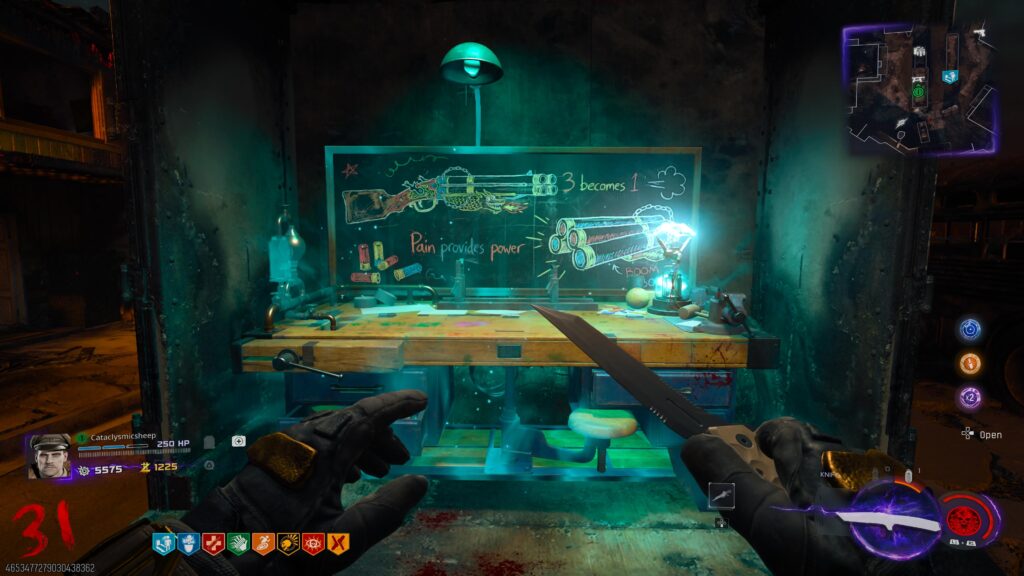1024x576 pixels.
Task: Select the orange running figure perk icon
Action: 263,543
